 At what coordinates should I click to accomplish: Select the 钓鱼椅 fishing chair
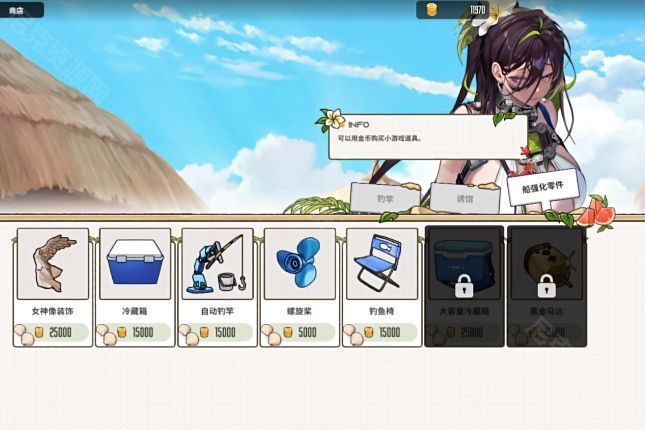coord(381,286)
